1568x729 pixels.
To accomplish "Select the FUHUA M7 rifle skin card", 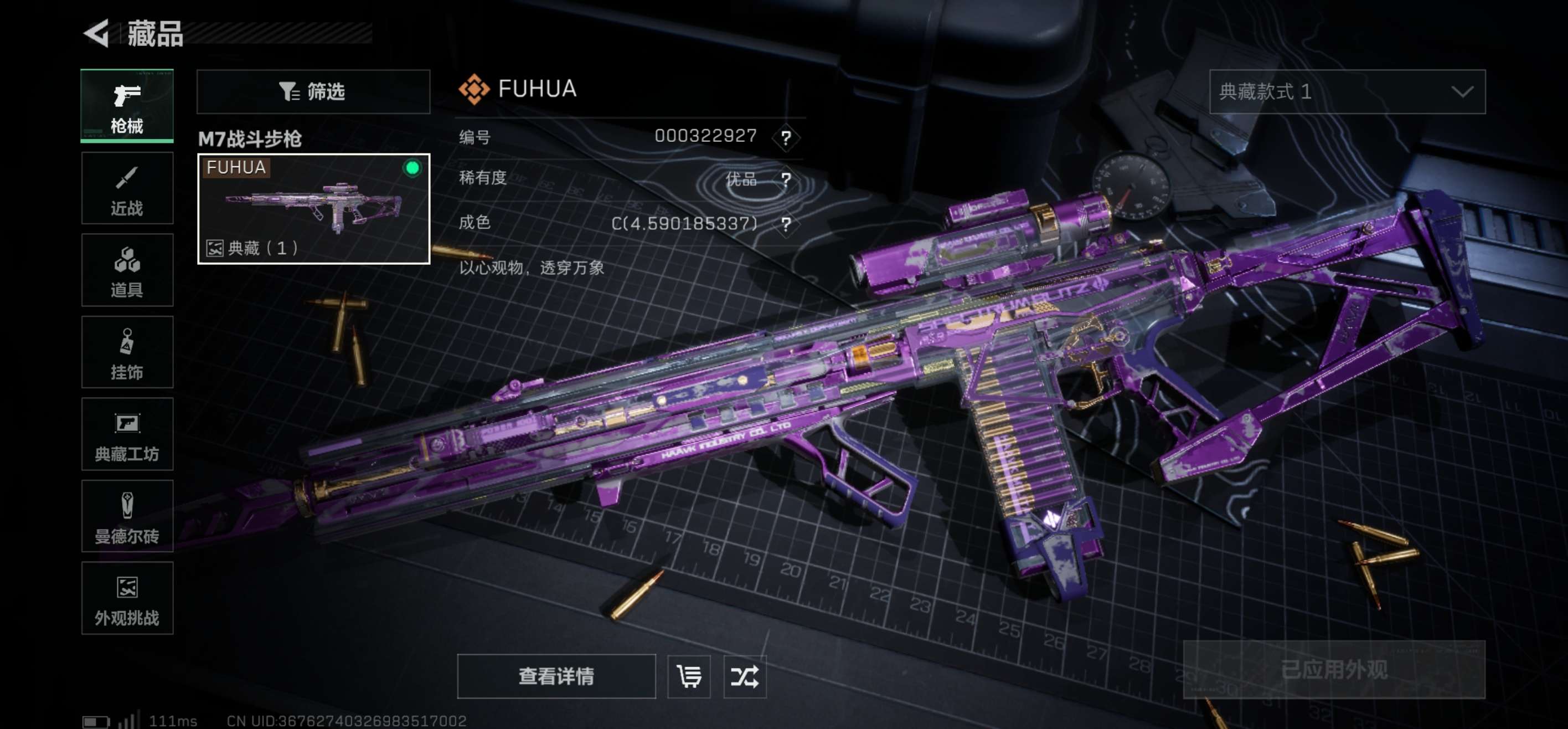I will coord(313,209).
